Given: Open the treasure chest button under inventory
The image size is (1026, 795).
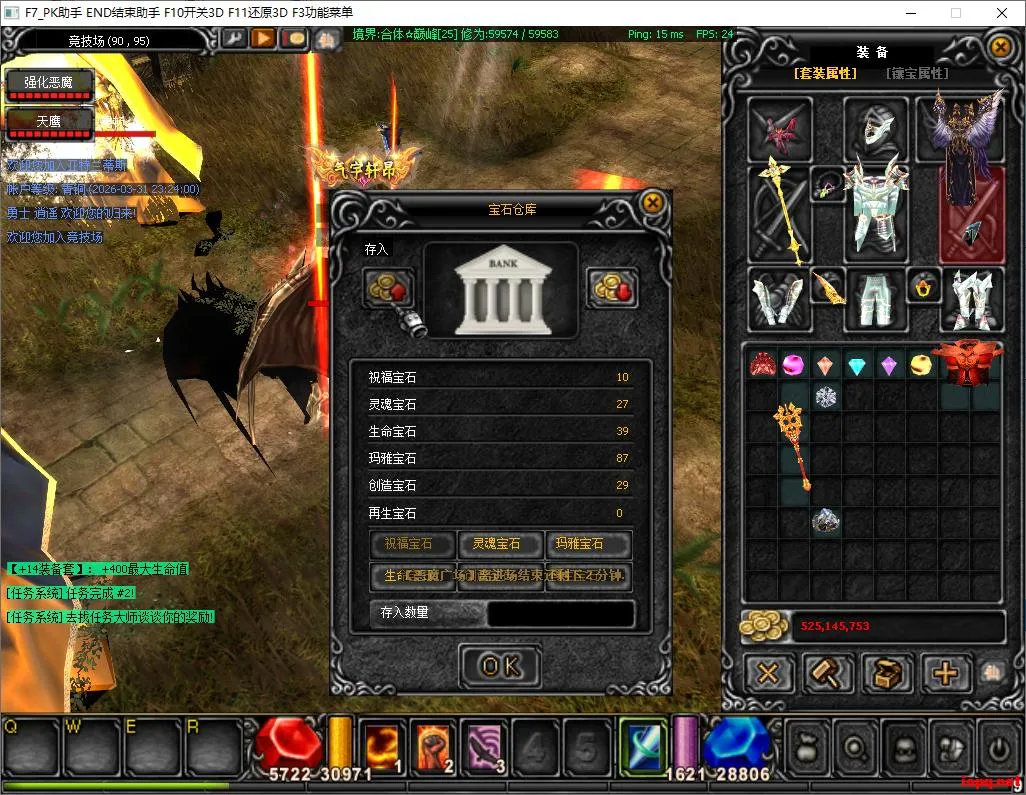Looking at the screenshot, I should pos(886,673).
